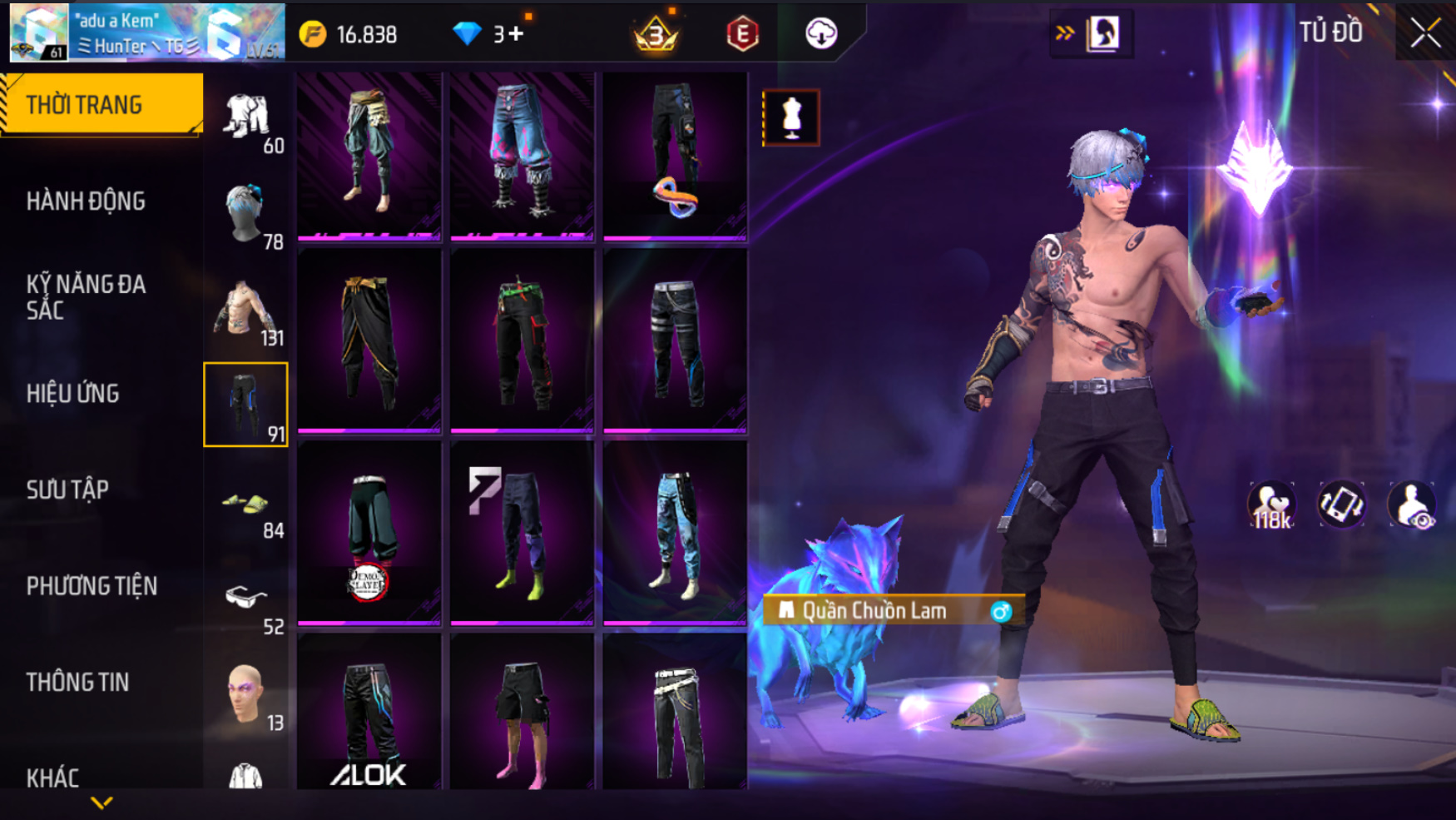
Task: Switch to KỸ NĂNG ĐA SẮC tab
Action: tap(86, 297)
